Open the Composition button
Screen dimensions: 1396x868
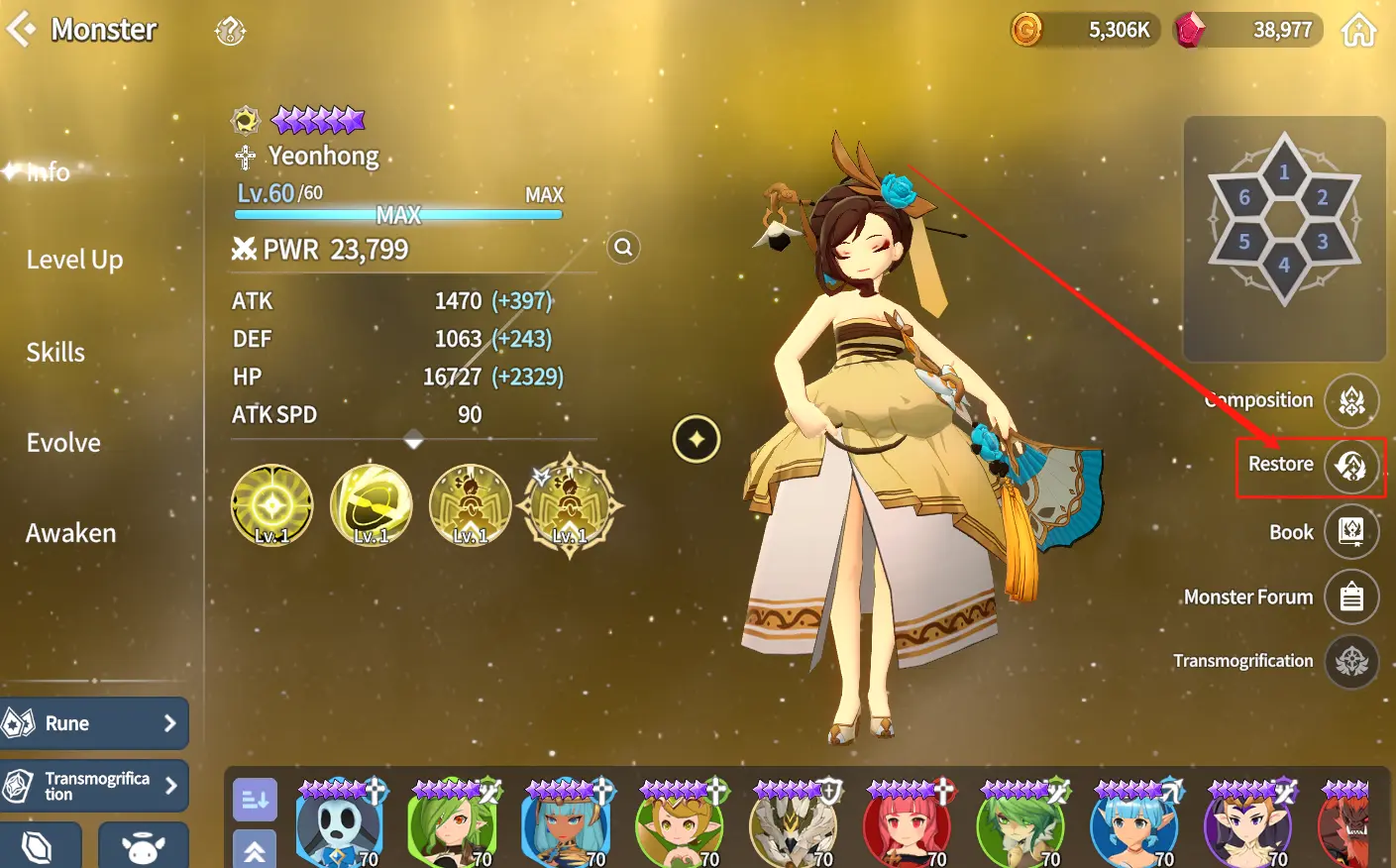[x=1351, y=401]
